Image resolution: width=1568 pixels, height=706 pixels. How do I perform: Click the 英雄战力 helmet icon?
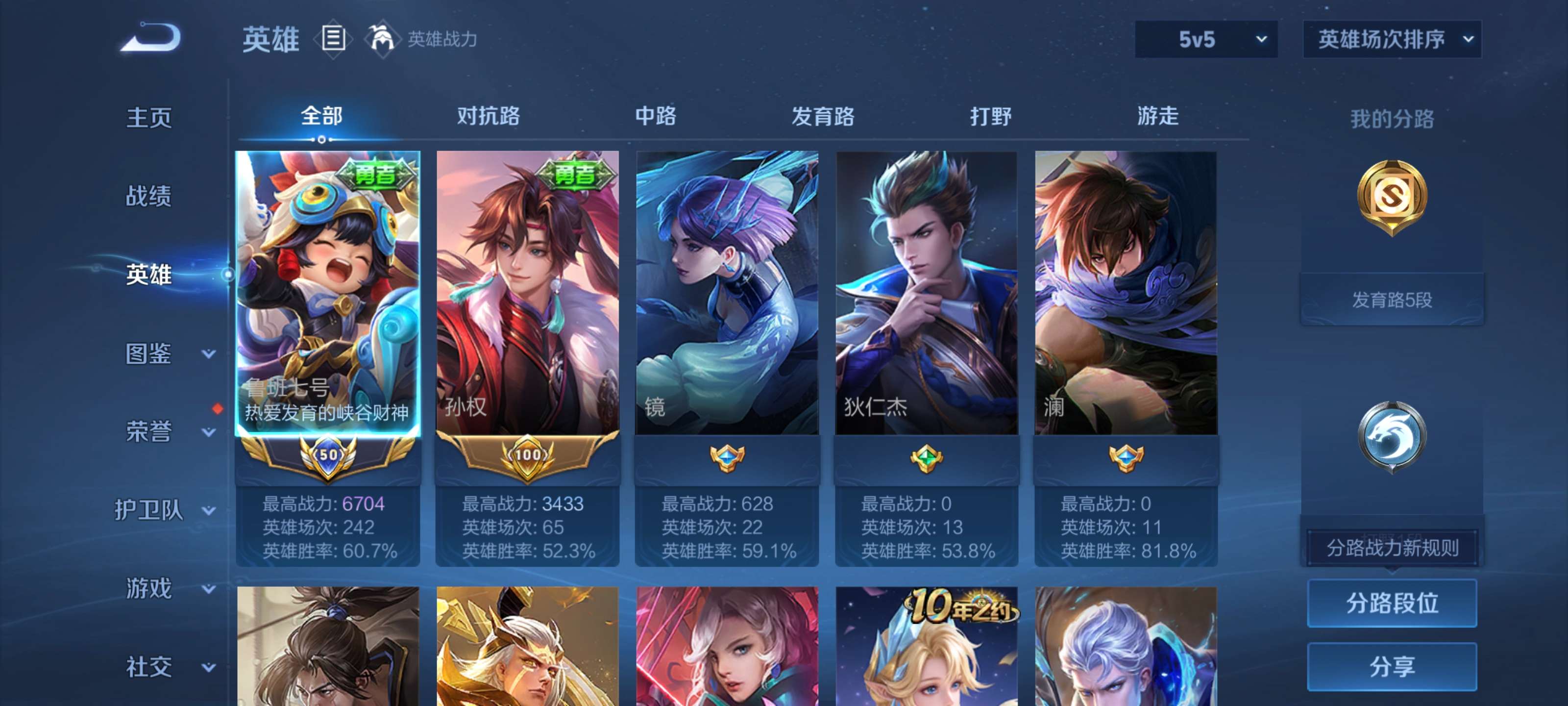click(383, 38)
